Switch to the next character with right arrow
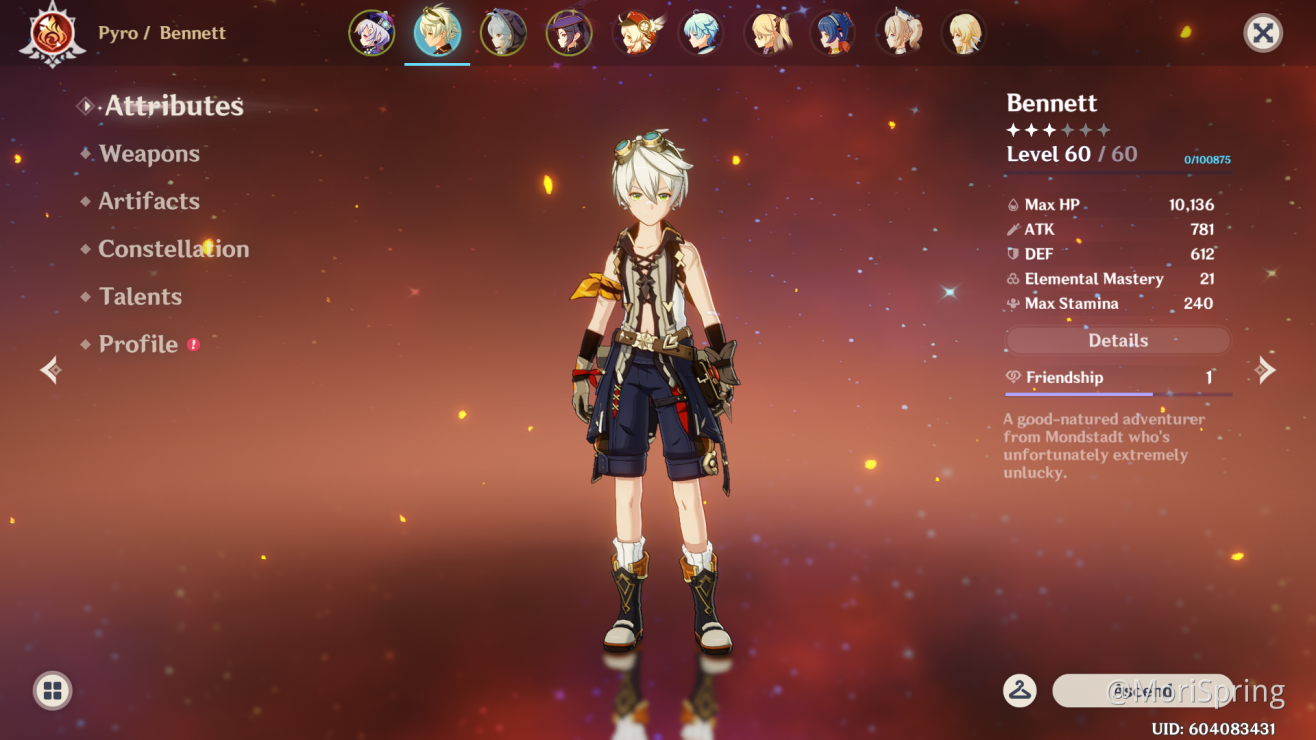This screenshot has width=1316, height=740. point(1266,371)
